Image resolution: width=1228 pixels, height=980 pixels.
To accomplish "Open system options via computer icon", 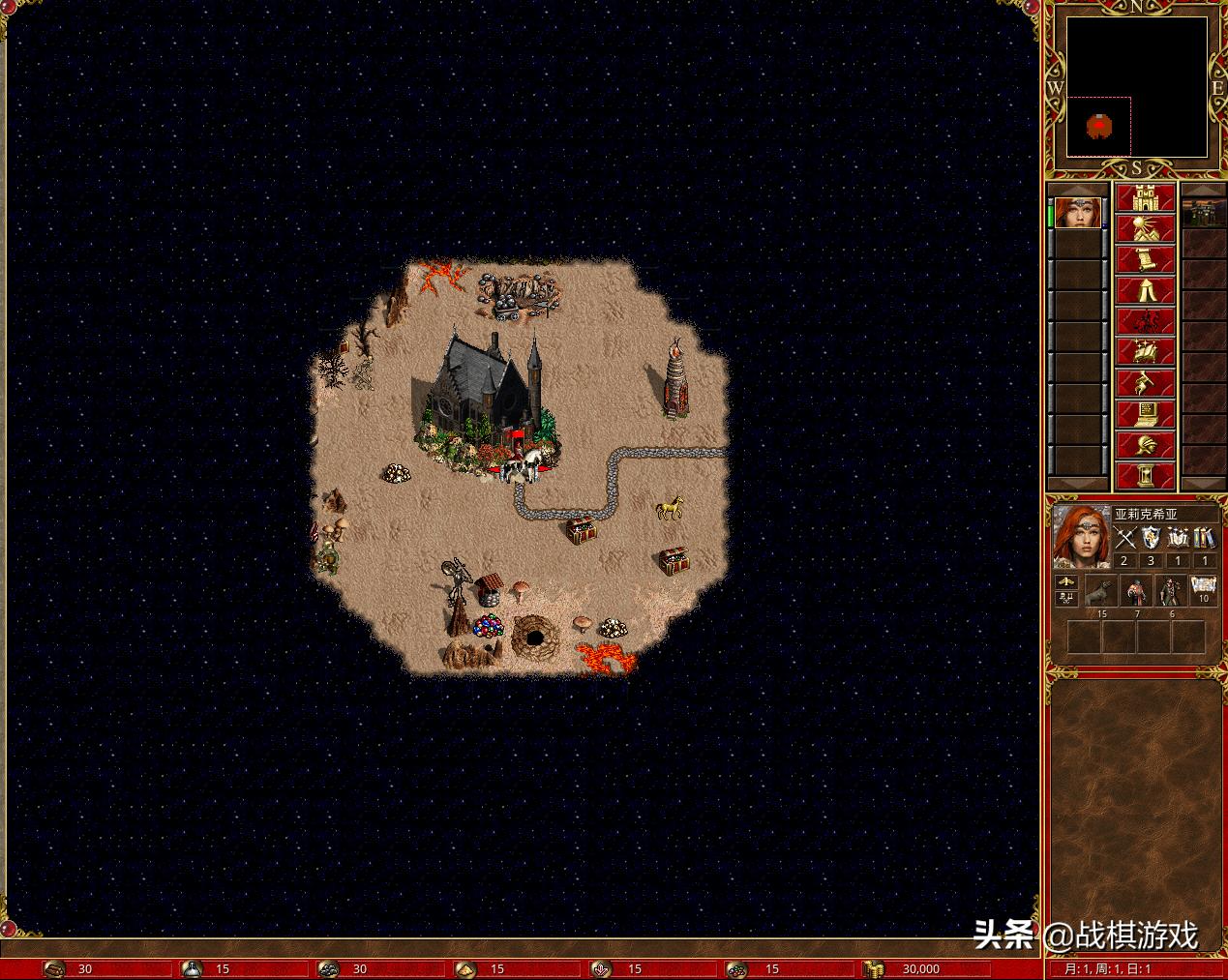I will pyautogui.click(x=1146, y=414).
